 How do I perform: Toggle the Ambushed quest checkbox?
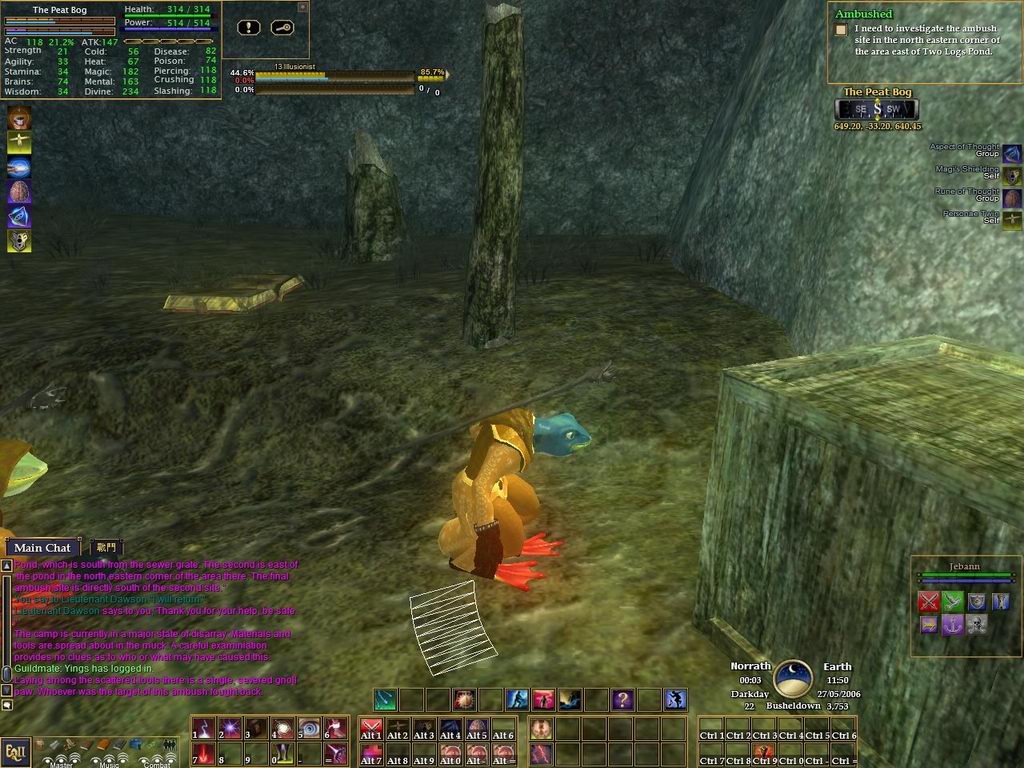(x=841, y=30)
